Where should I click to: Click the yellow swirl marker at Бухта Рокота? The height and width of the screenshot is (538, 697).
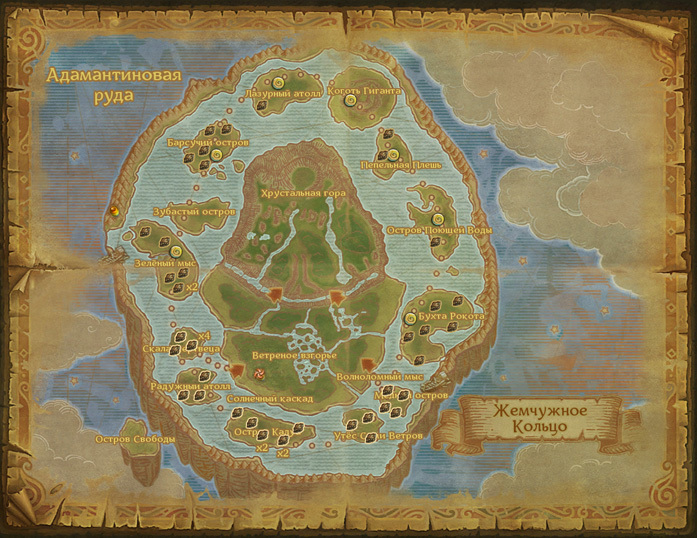[x=411, y=320]
